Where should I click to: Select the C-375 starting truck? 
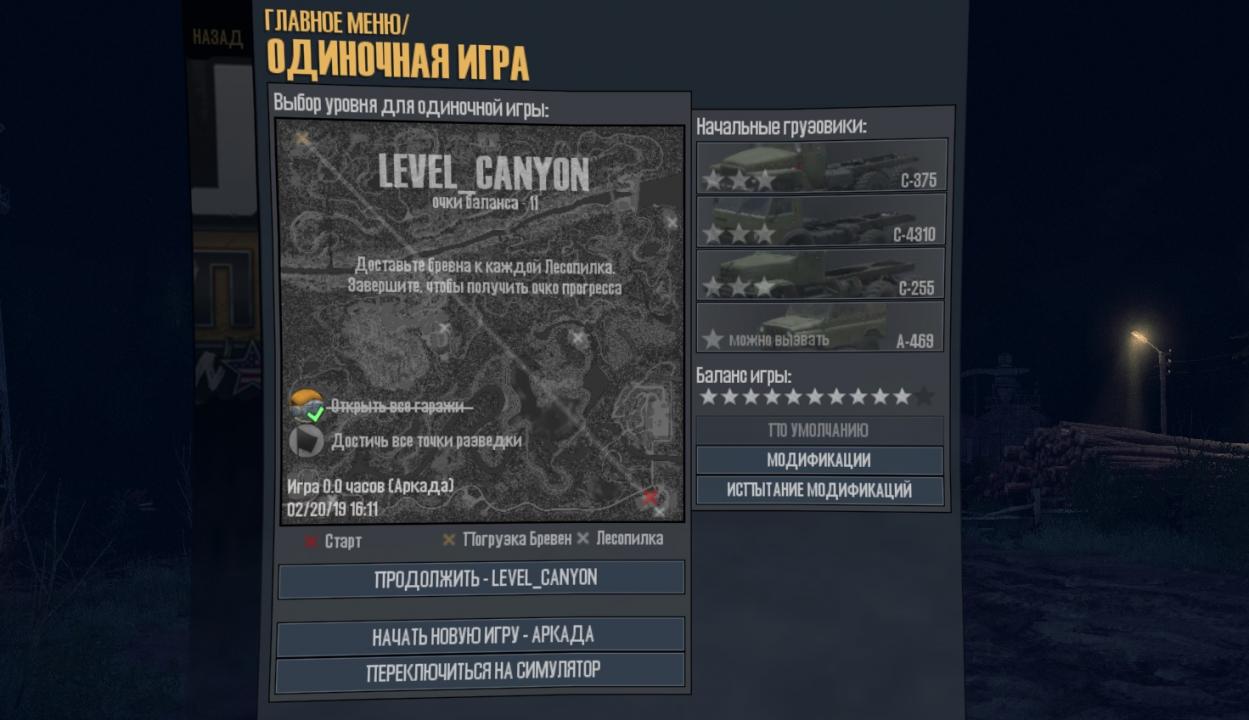(819, 166)
